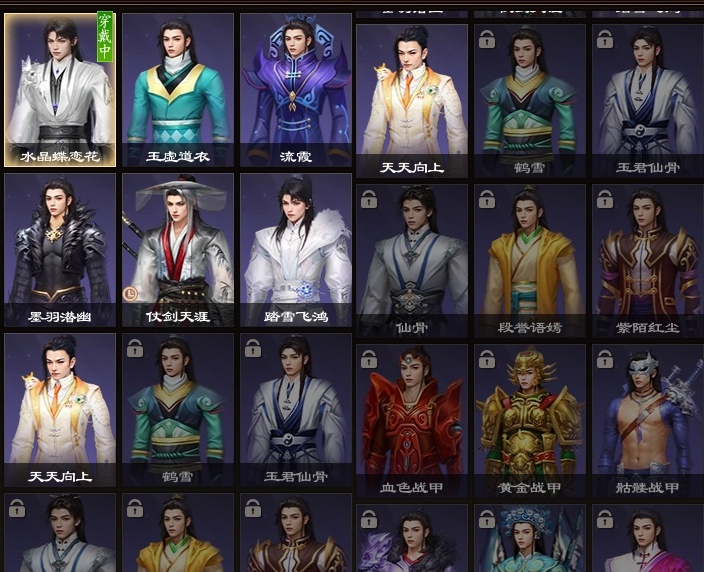
Task: Click the 骷髅战甲 masked warrior costume
Action: point(647,420)
